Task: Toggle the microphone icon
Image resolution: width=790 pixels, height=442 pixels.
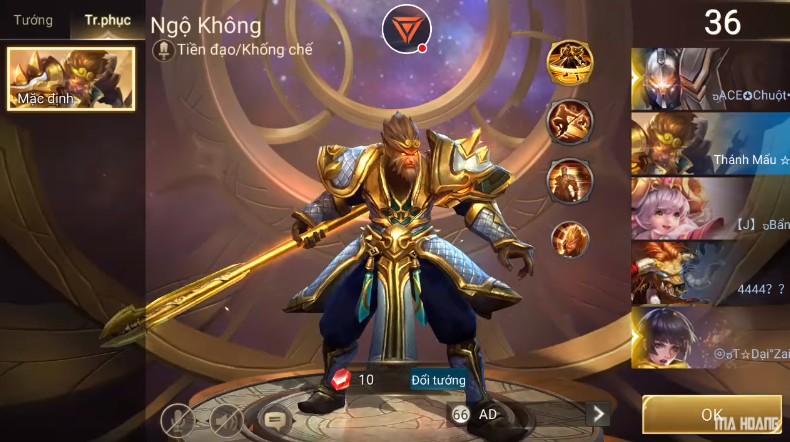Action: (178, 419)
